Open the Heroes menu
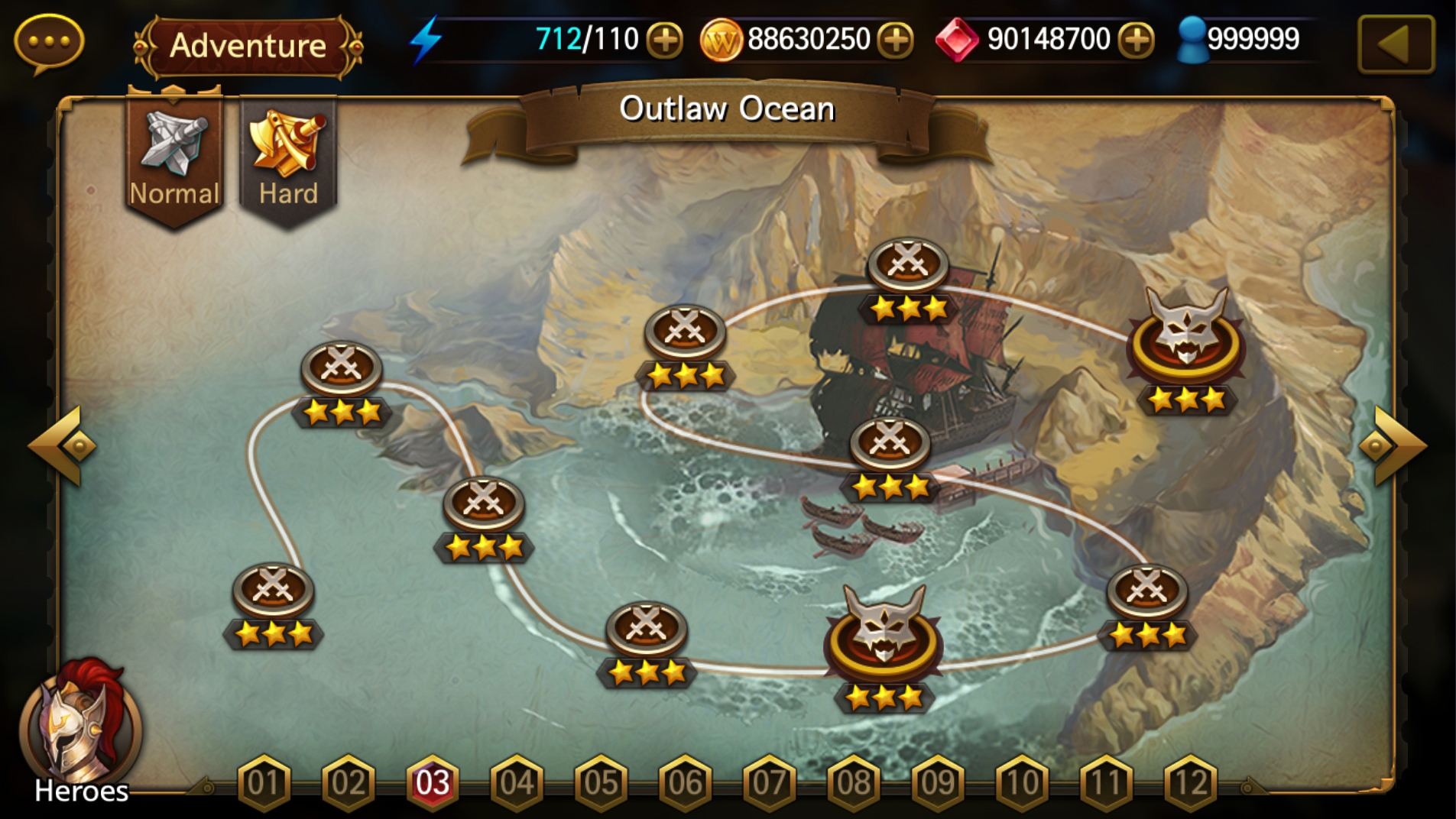The height and width of the screenshot is (819, 1456). click(x=80, y=733)
